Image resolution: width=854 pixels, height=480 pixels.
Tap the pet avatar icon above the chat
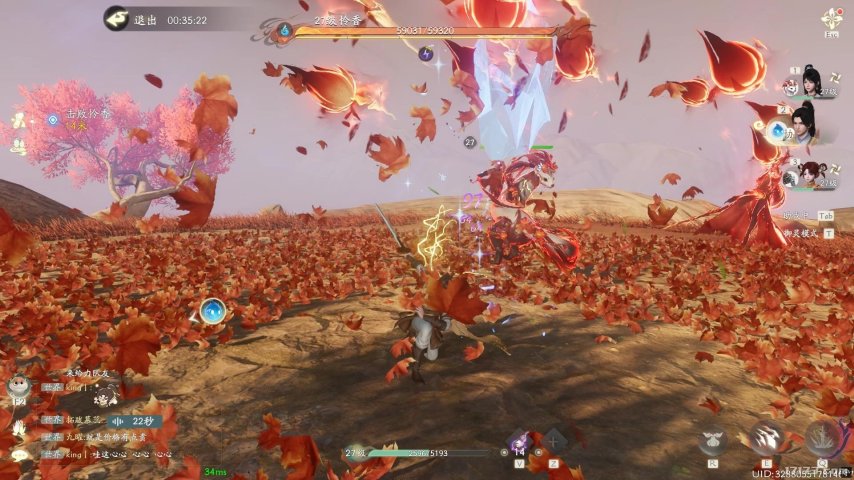click(x=18, y=384)
